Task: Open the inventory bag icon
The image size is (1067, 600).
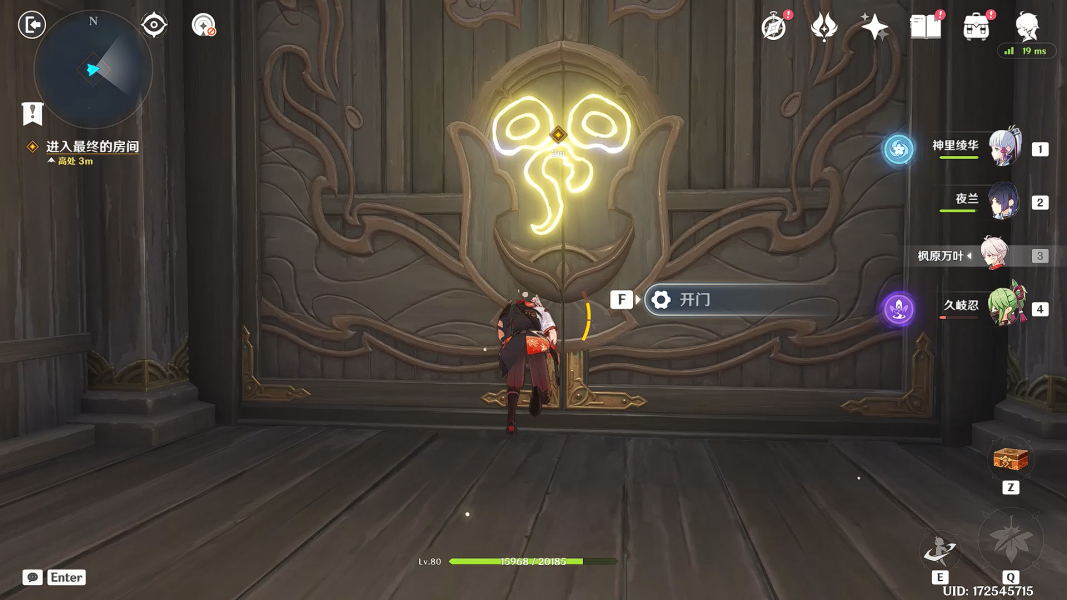Action: tap(977, 27)
